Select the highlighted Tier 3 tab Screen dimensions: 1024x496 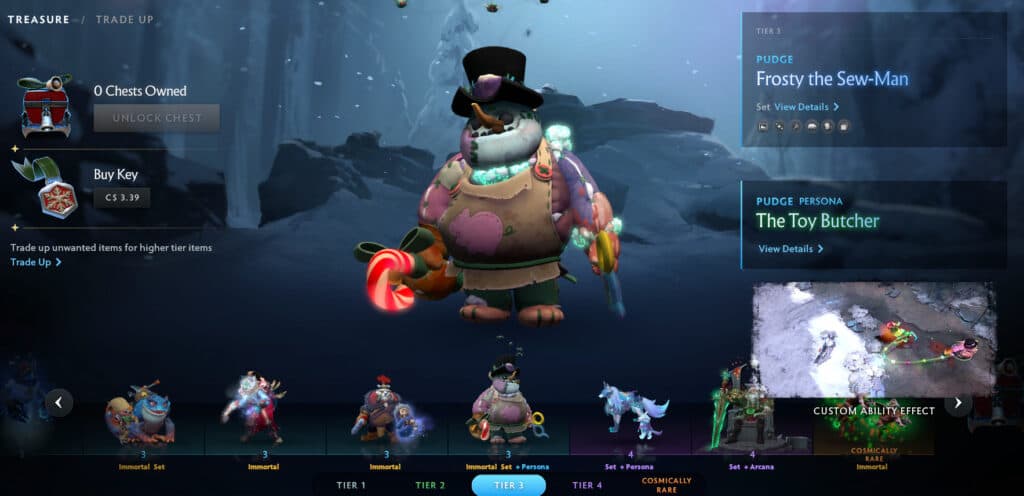[x=508, y=485]
